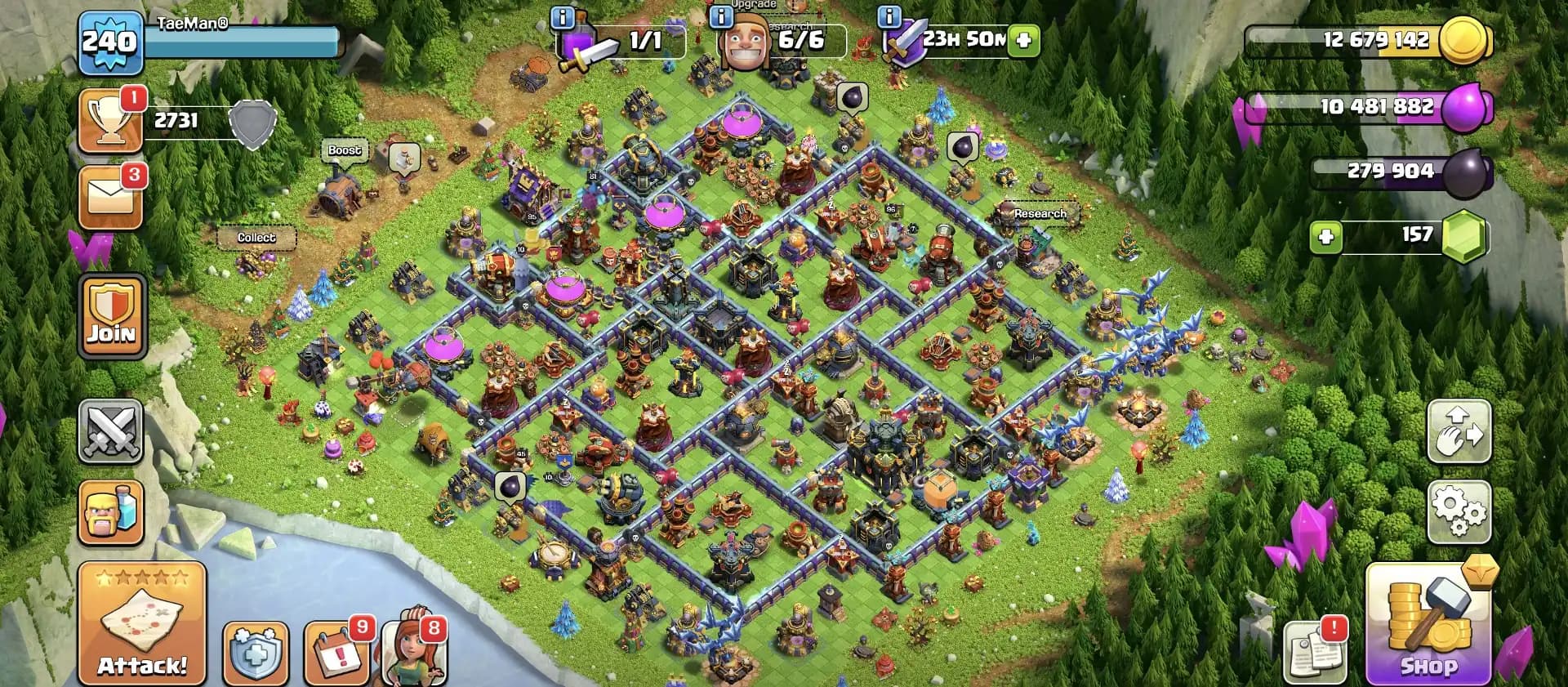
Task: Toggle the Research popup on the lab
Action: click(1040, 213)
